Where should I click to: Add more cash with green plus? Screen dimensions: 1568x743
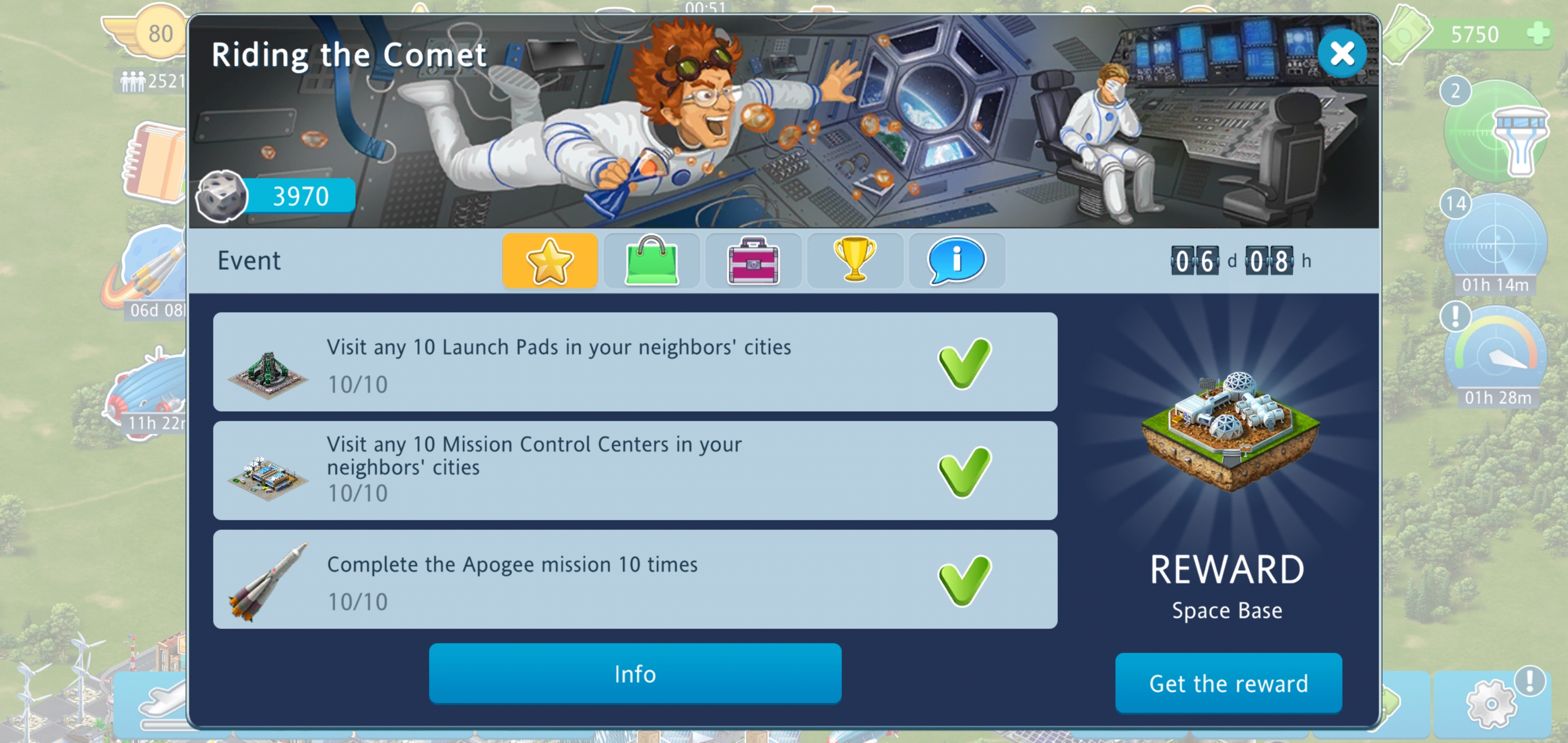[1537, 34]
